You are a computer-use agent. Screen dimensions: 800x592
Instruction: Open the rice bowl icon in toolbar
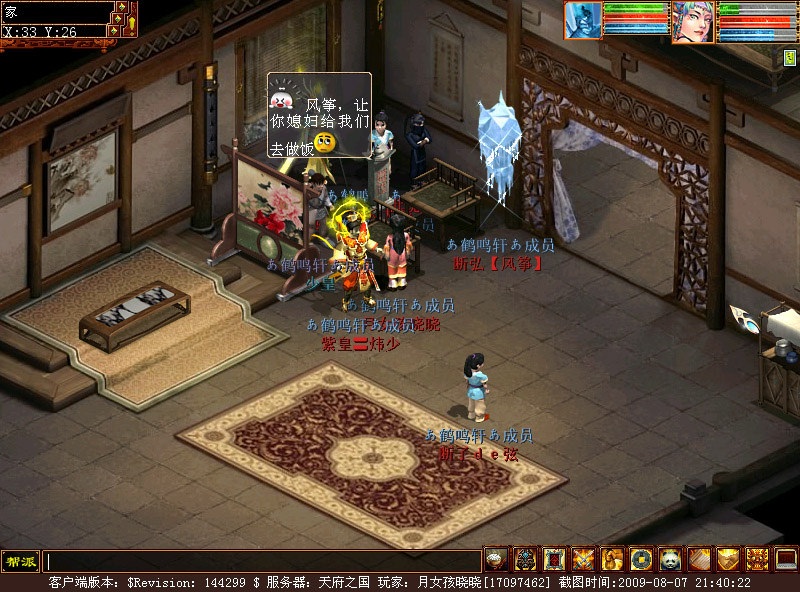click(x=496, y=560)
